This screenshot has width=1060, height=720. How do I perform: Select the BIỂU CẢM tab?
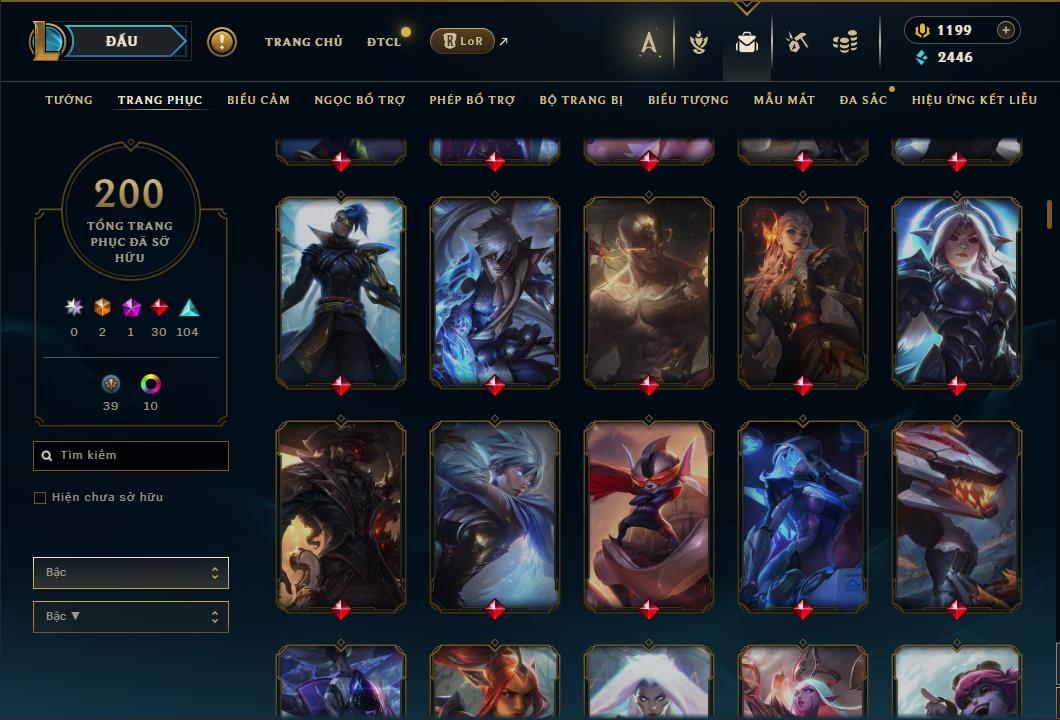coord(258,100)
